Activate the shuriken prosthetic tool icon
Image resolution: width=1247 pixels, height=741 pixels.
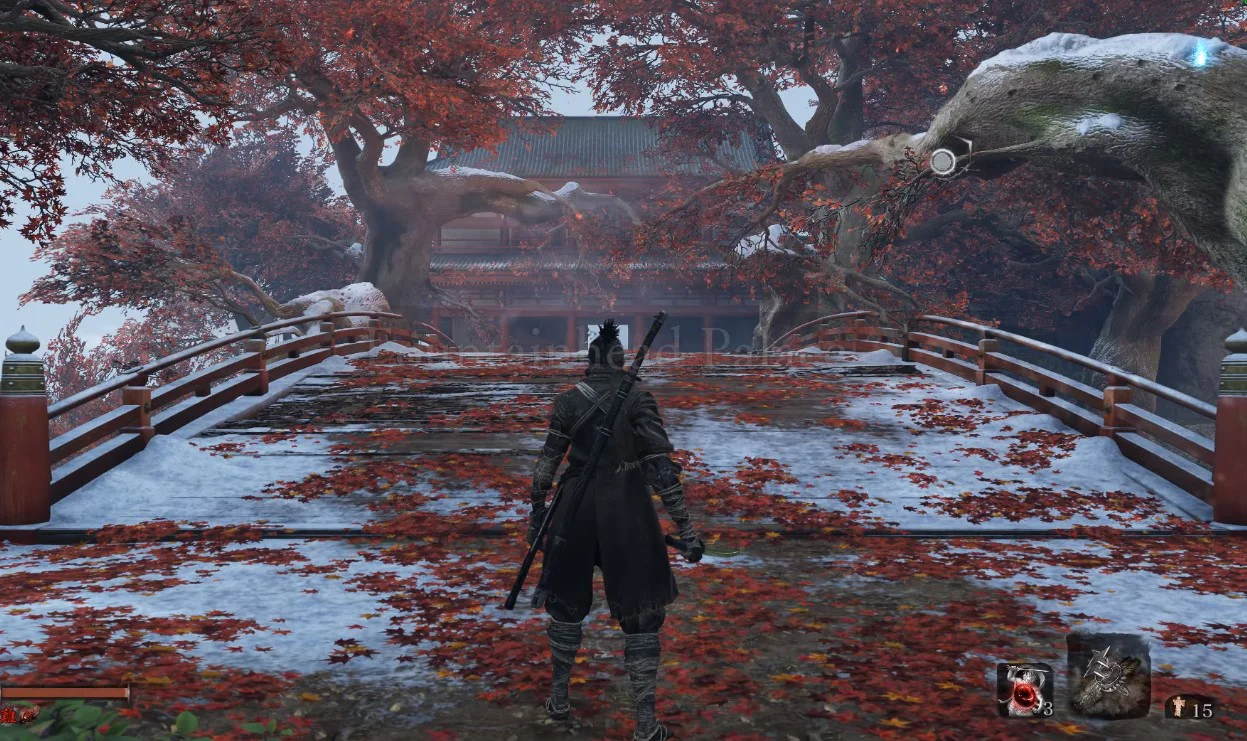click(1108, 675)
